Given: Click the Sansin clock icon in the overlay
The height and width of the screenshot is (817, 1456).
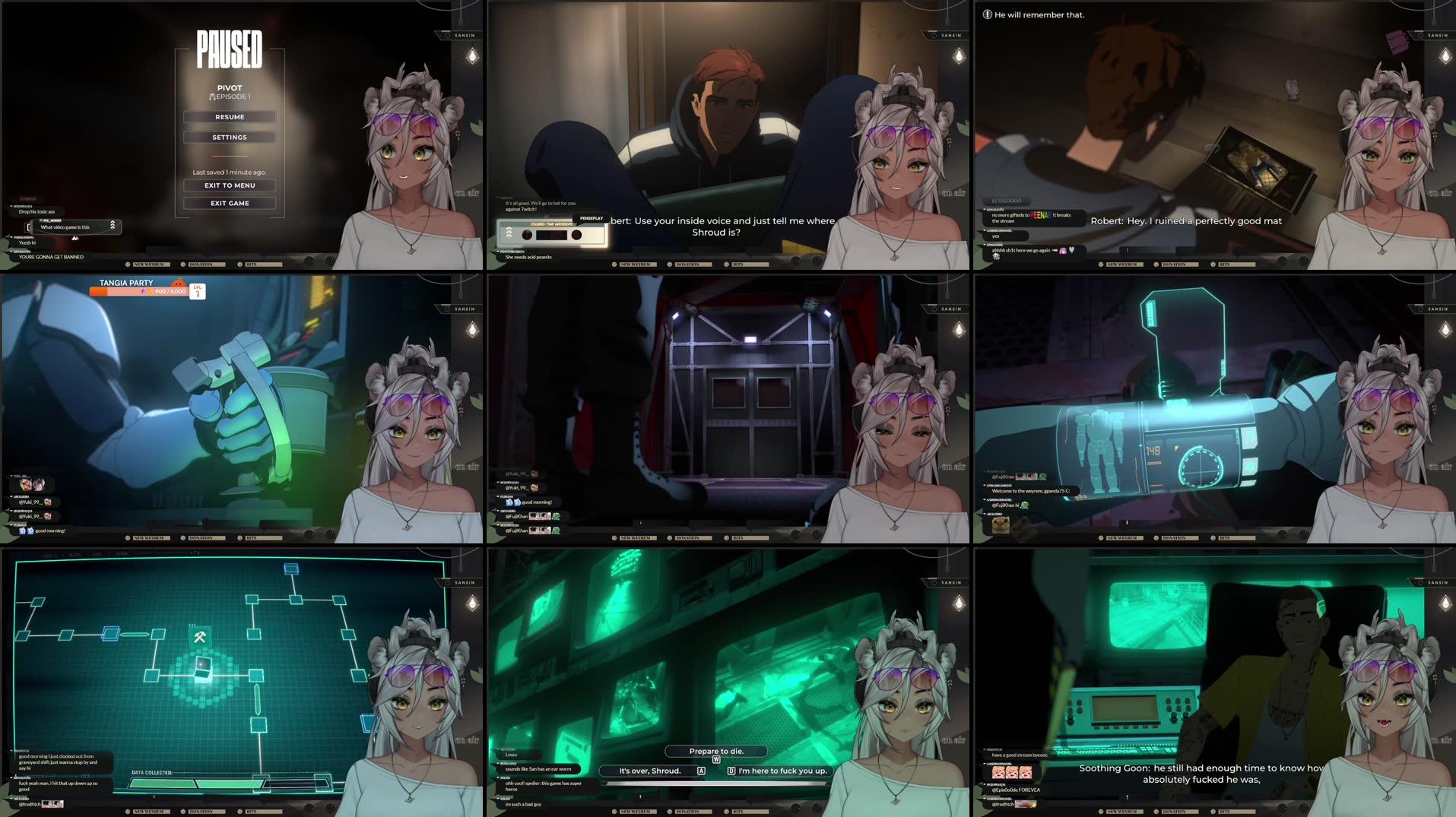Looking at the screenshot, I should tap(448, 36).
